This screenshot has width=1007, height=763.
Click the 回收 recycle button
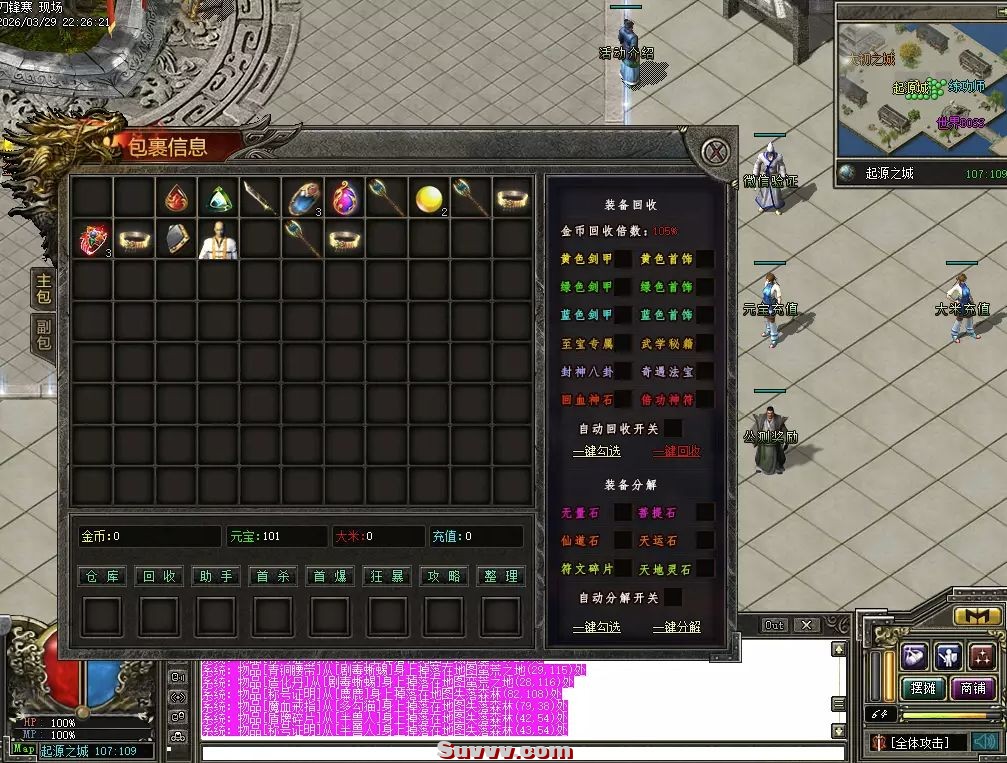click(159, 576)
